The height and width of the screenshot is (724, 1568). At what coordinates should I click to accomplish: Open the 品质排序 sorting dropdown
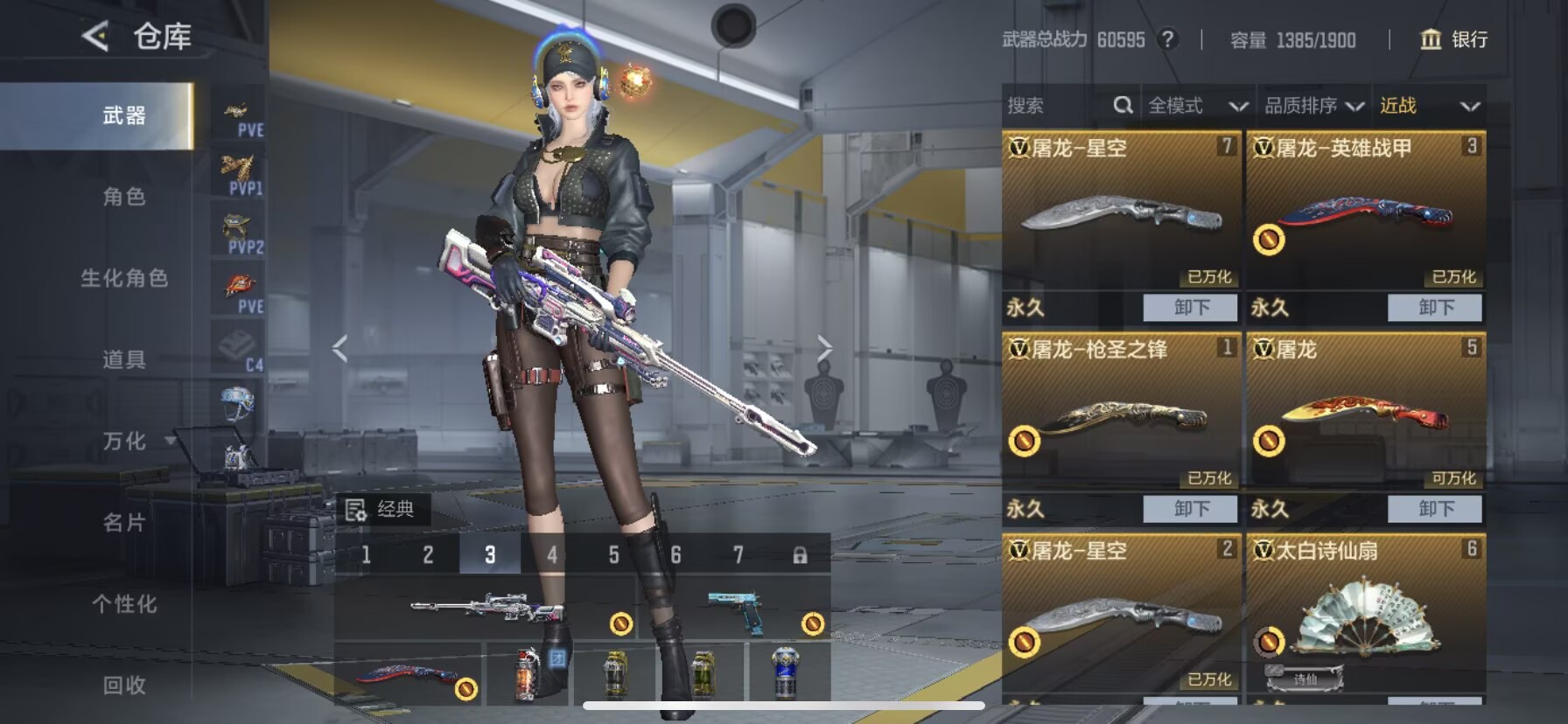point(1313,106)
